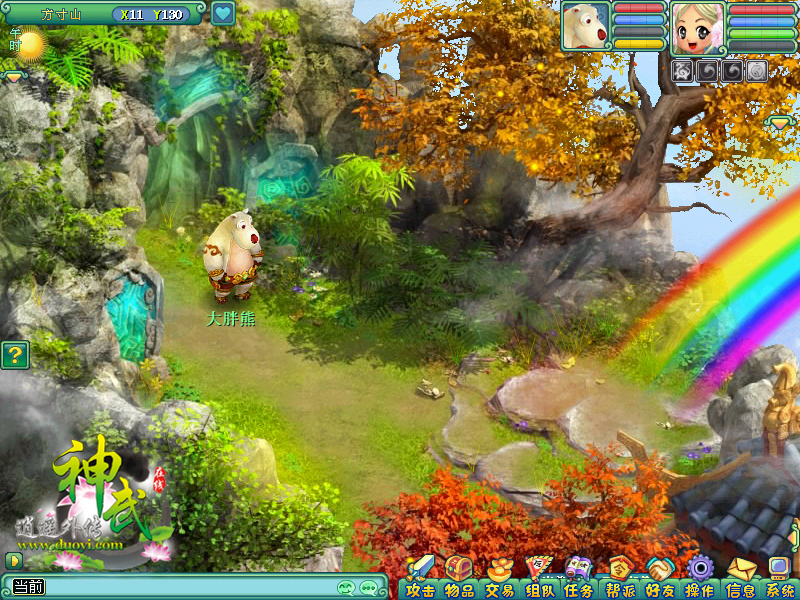Viewport: 800px width, 600px height.
Task: Click the white bear pet portrait
Action: pos(586,25)
